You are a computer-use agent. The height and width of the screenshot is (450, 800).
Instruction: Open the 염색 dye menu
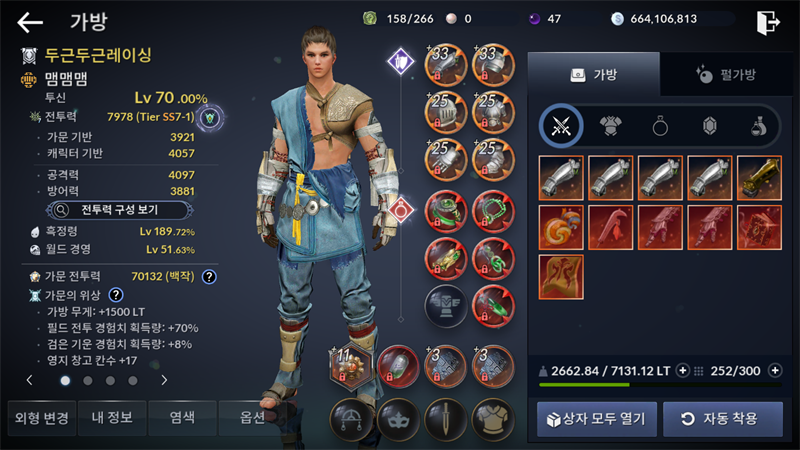[x=182, y=417]
